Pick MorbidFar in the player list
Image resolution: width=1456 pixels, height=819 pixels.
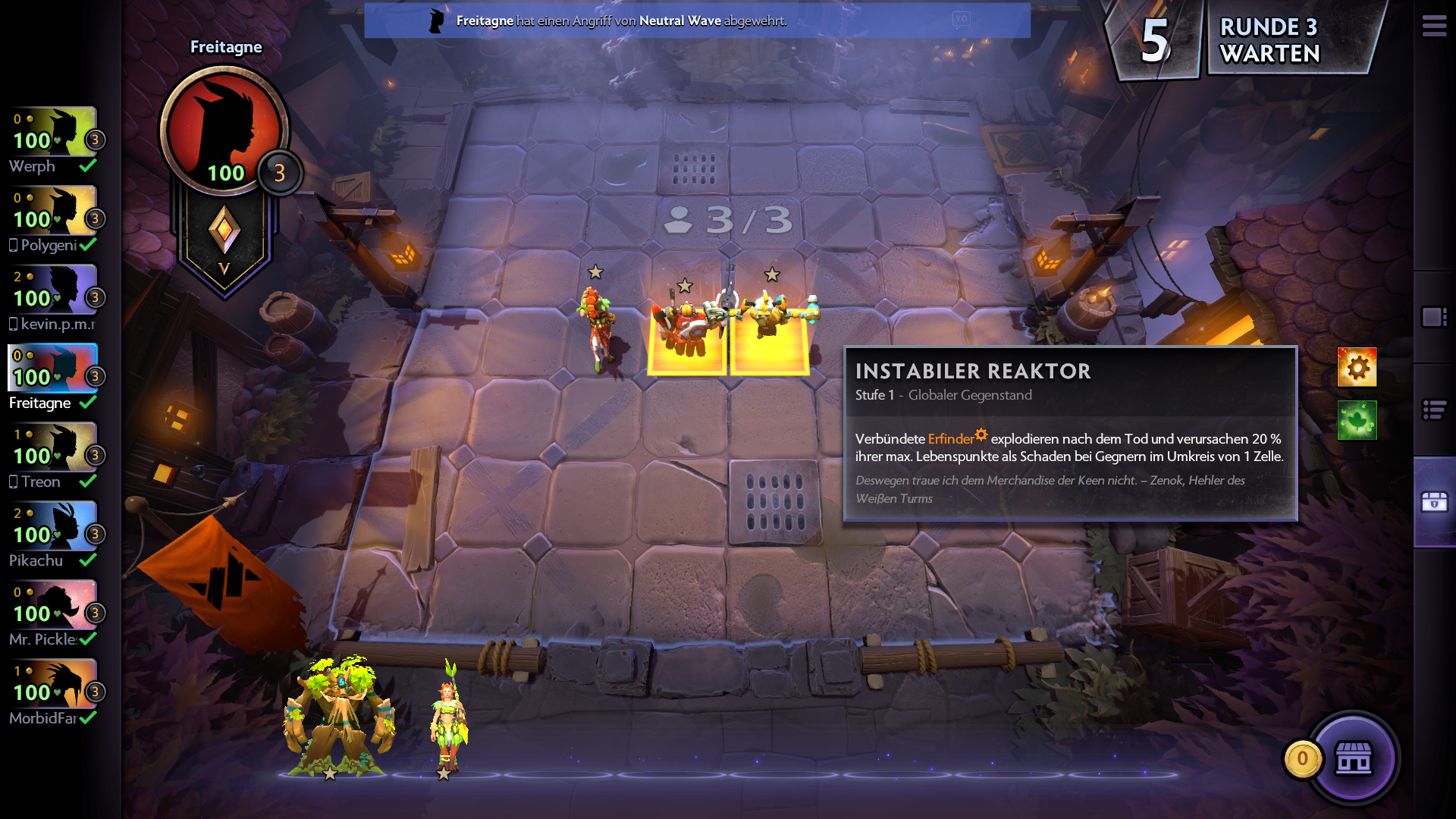[x=53, y=693]
